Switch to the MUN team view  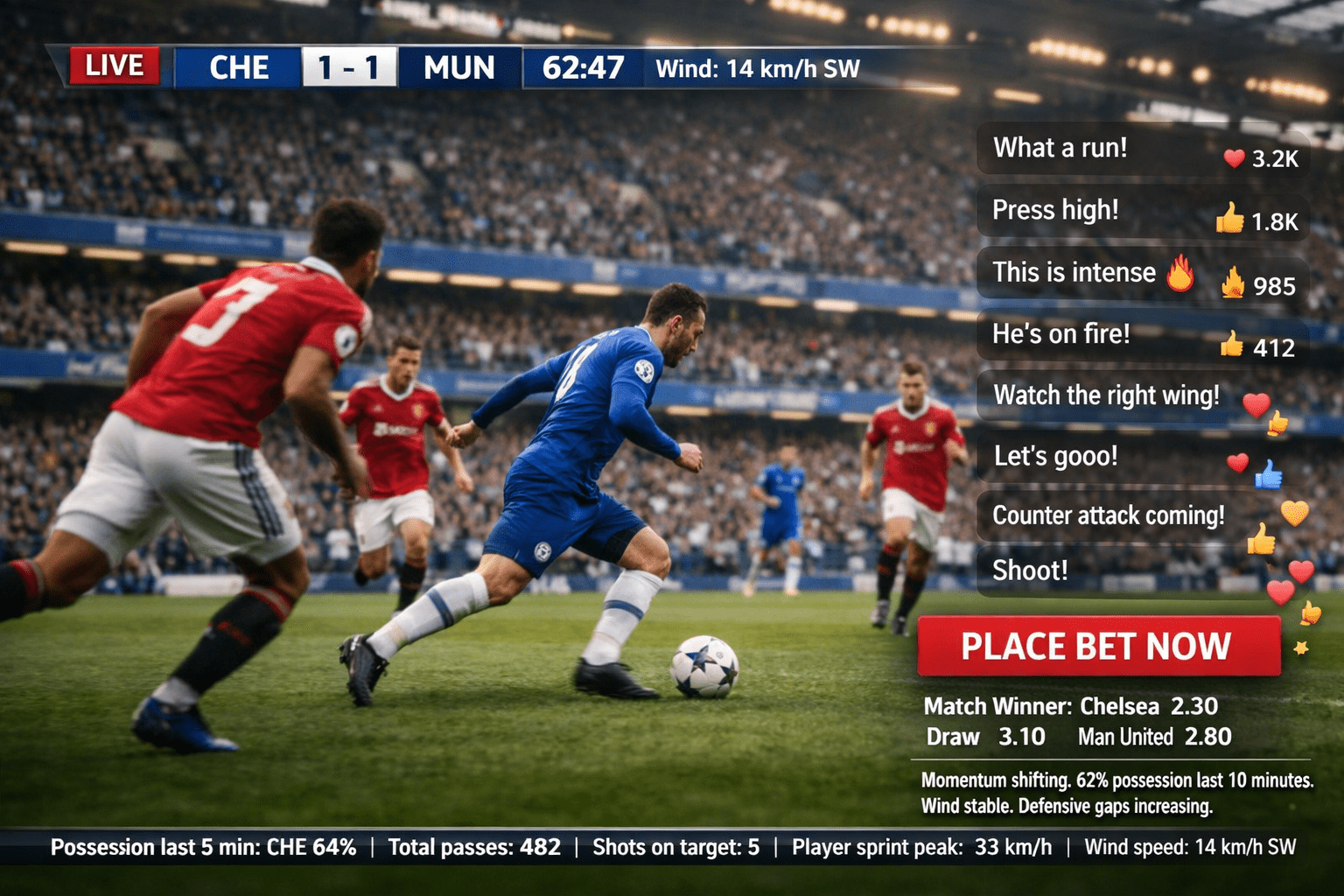[458, 67]
